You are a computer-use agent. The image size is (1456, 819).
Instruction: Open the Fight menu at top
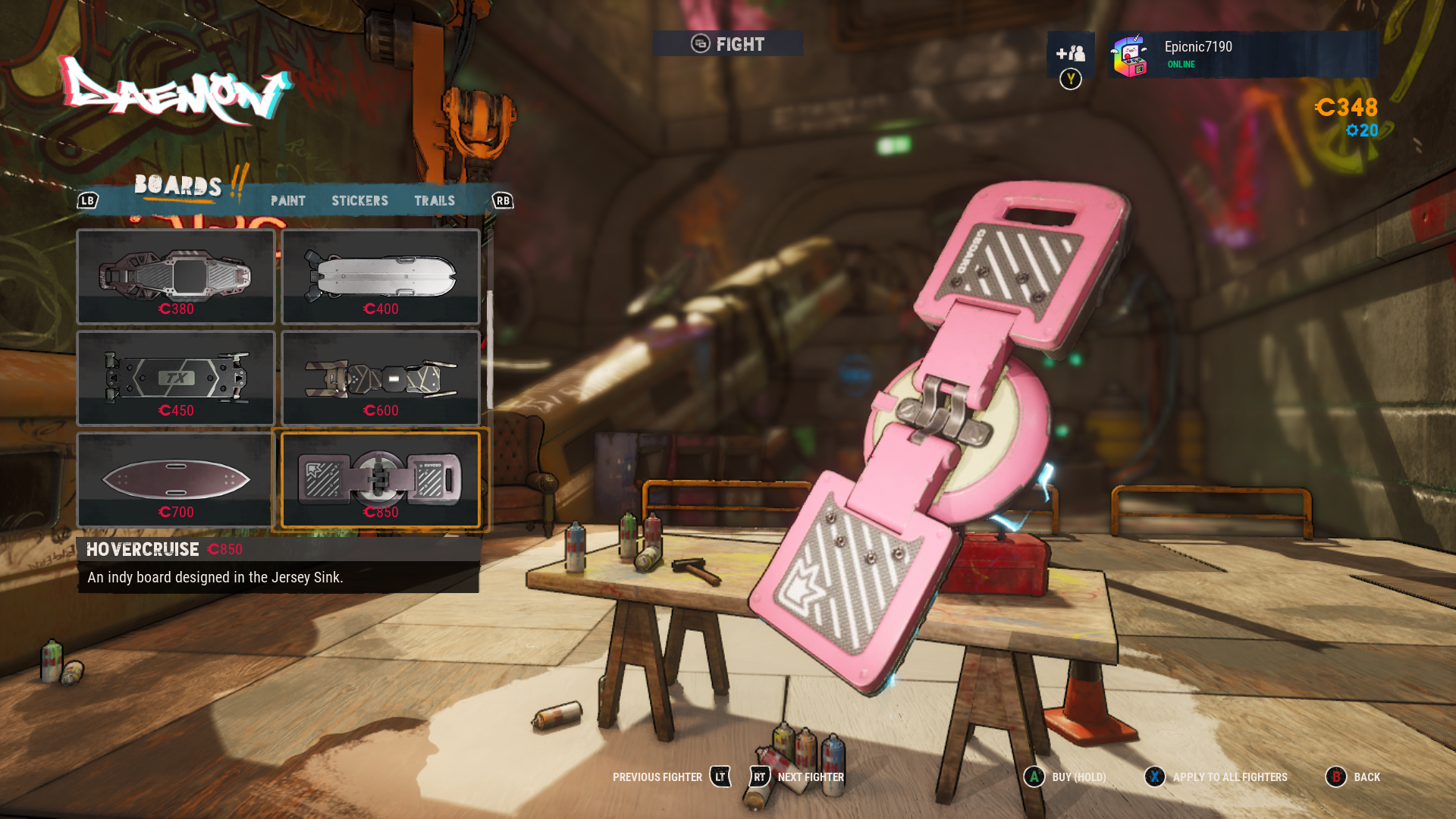click(728, 44)
